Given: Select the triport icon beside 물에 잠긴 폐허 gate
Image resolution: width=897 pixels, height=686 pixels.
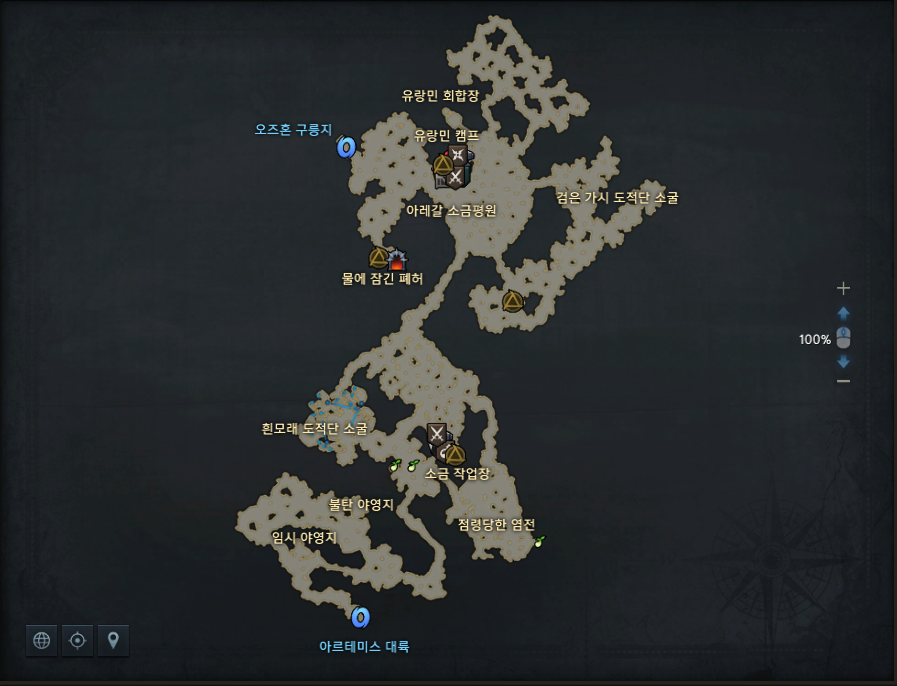Looking at the screenshot, I should click(378, 258).
